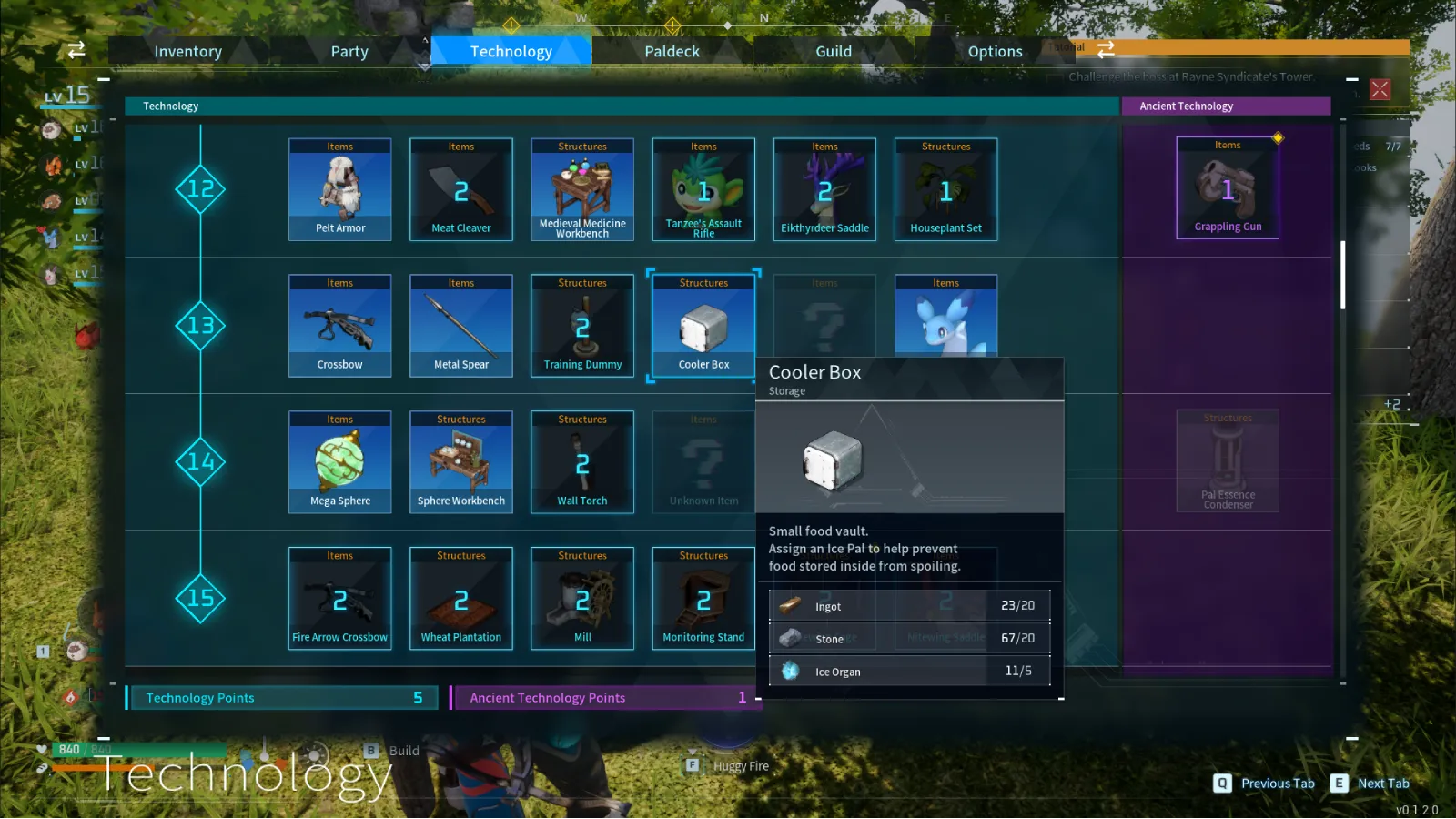Switch to the Inventory tab
Viewport: 1456px width, 819px height.
(x=188, y=52)
